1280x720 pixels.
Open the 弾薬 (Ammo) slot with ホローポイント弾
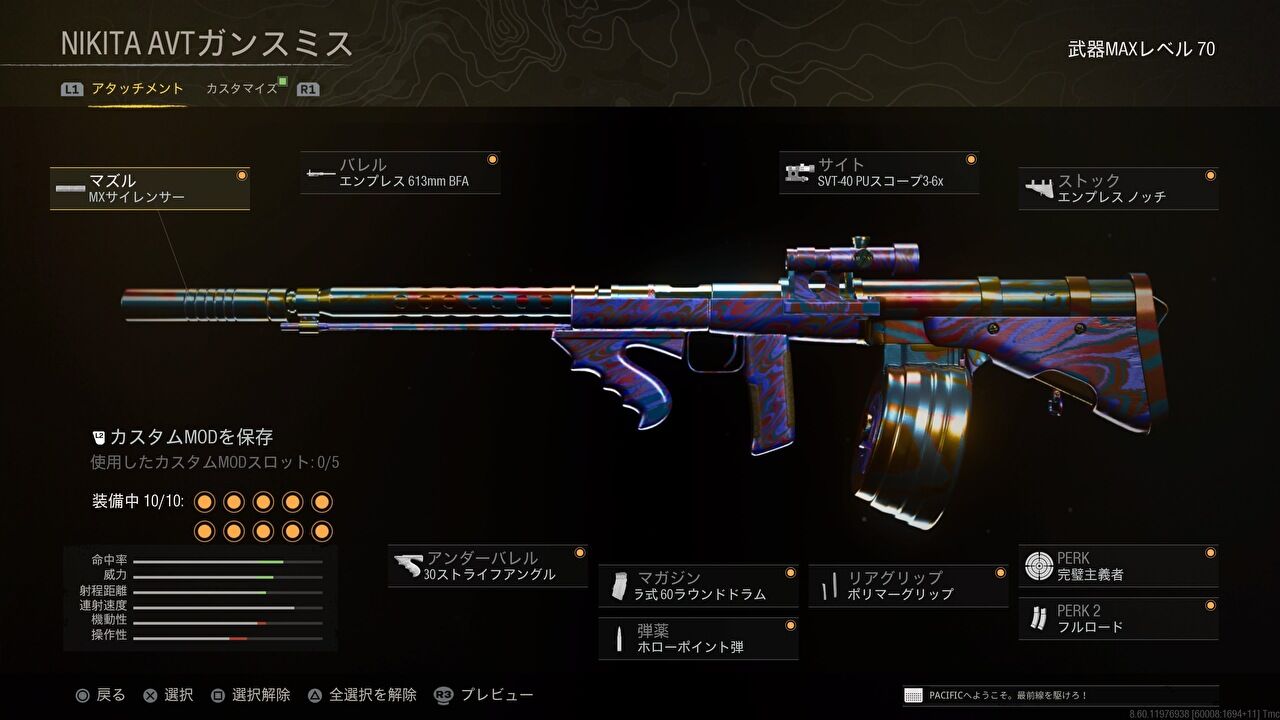click(x=698, y=638)
